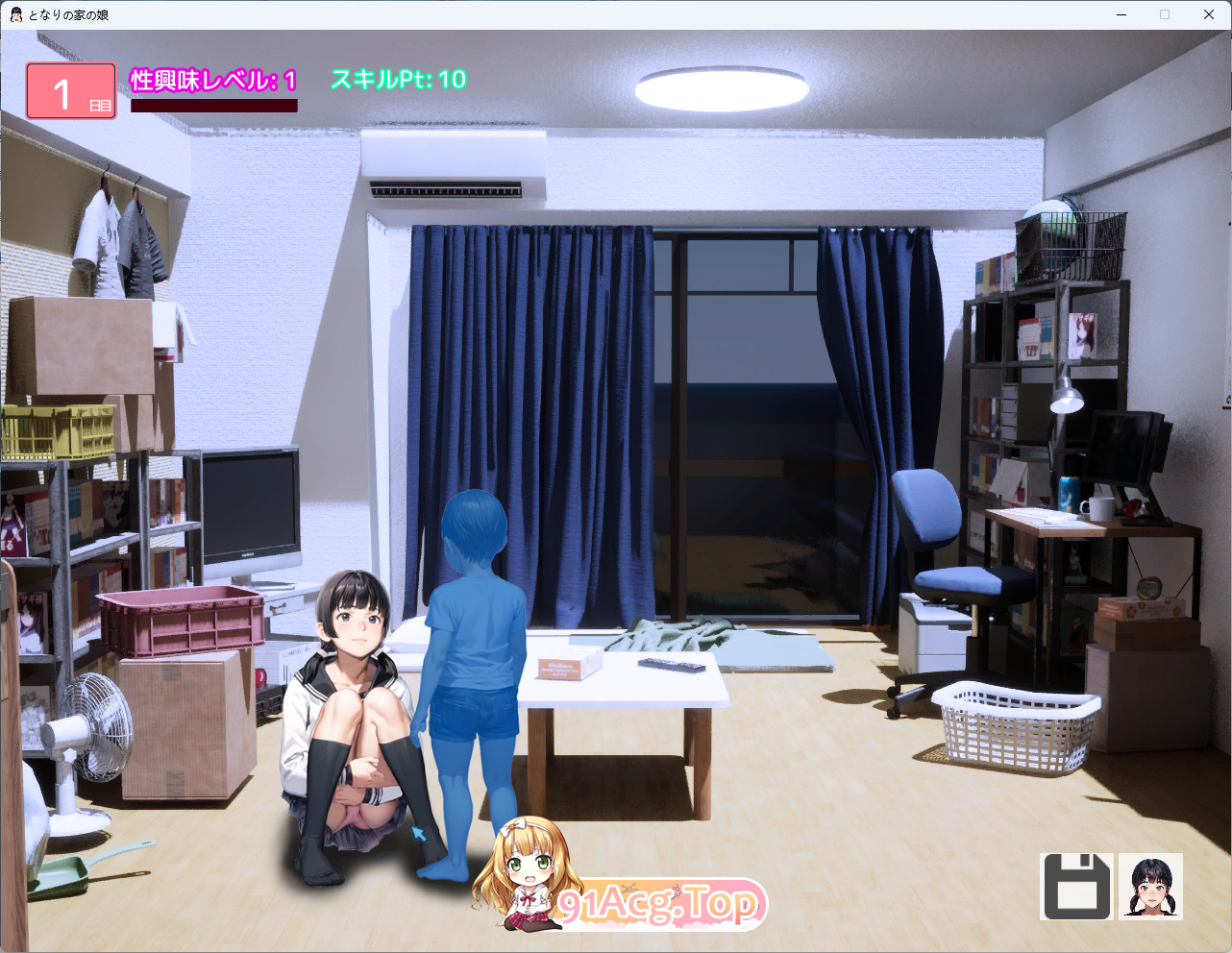Minimize the game window
The height and width of the screenshot is (953, 1232).
click(1121, 14)
